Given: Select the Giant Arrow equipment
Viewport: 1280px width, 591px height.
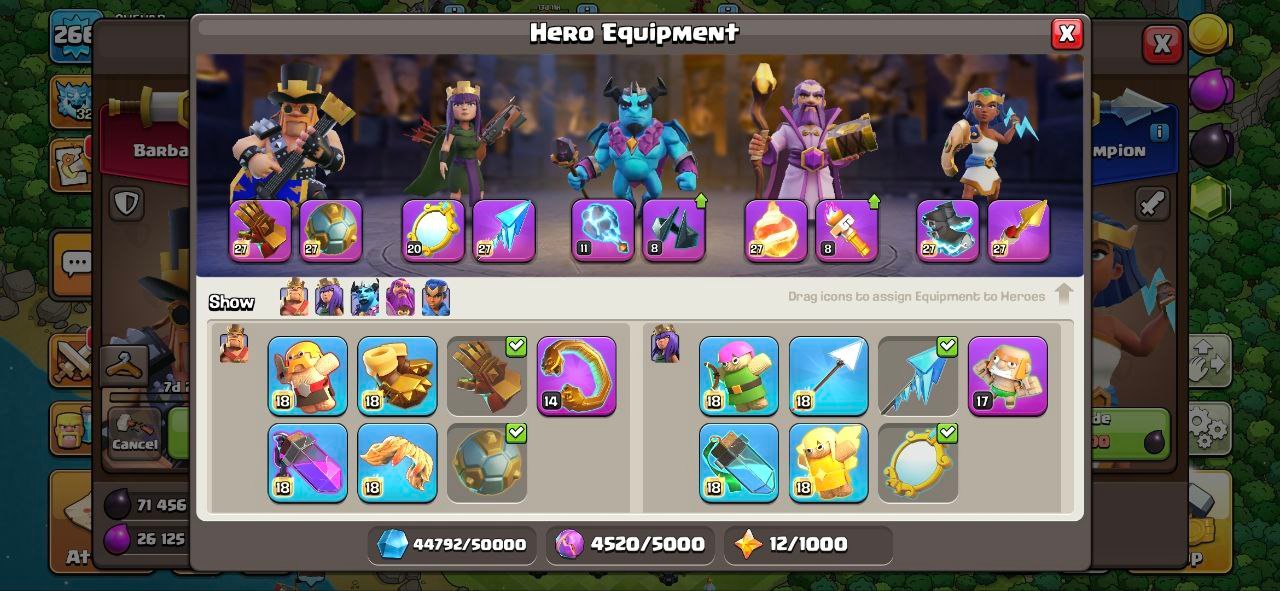Looking at the screenshot, I should tap(828, 376).
